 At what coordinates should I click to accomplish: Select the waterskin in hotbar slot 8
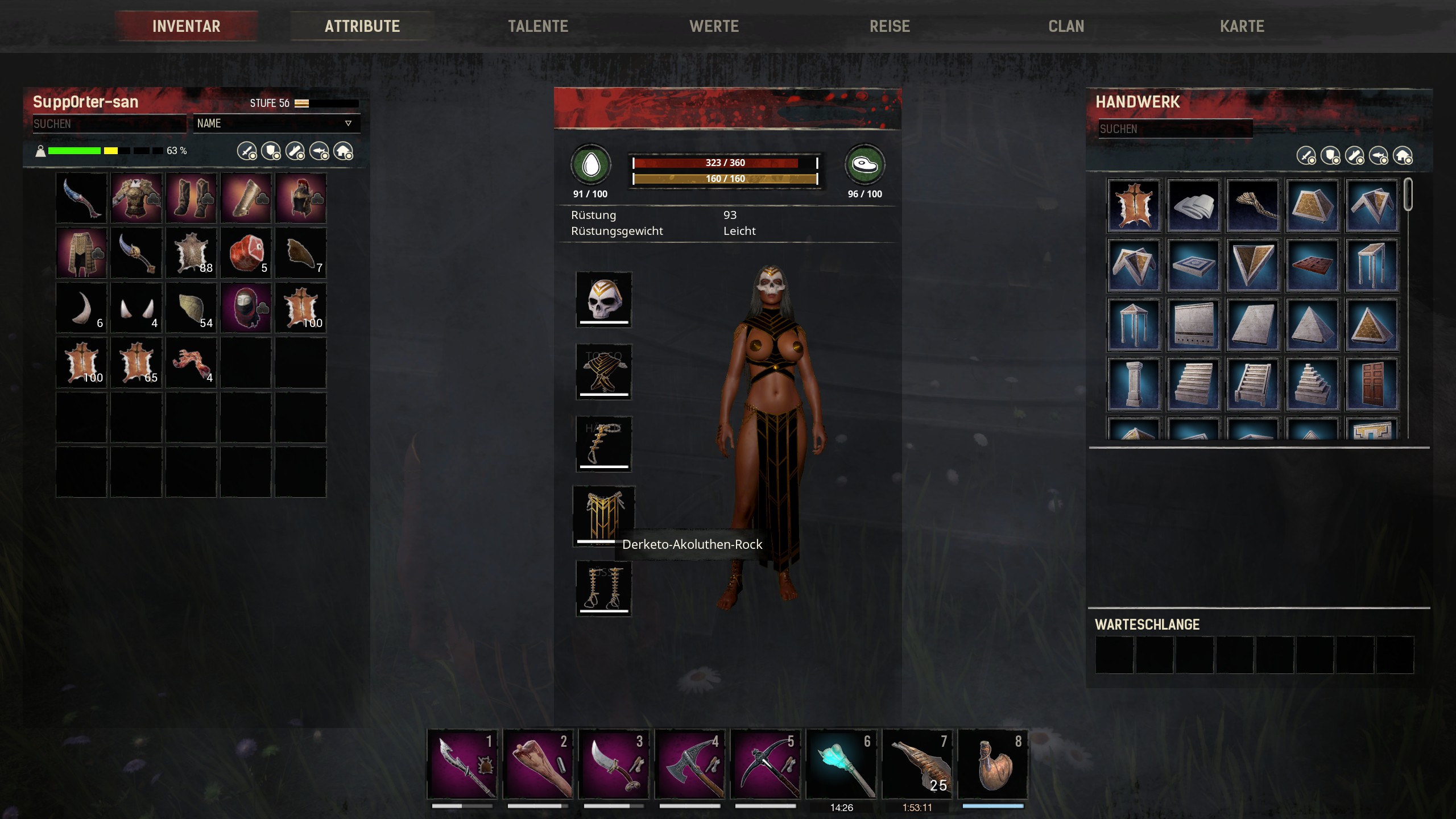[x=992, y=764]
